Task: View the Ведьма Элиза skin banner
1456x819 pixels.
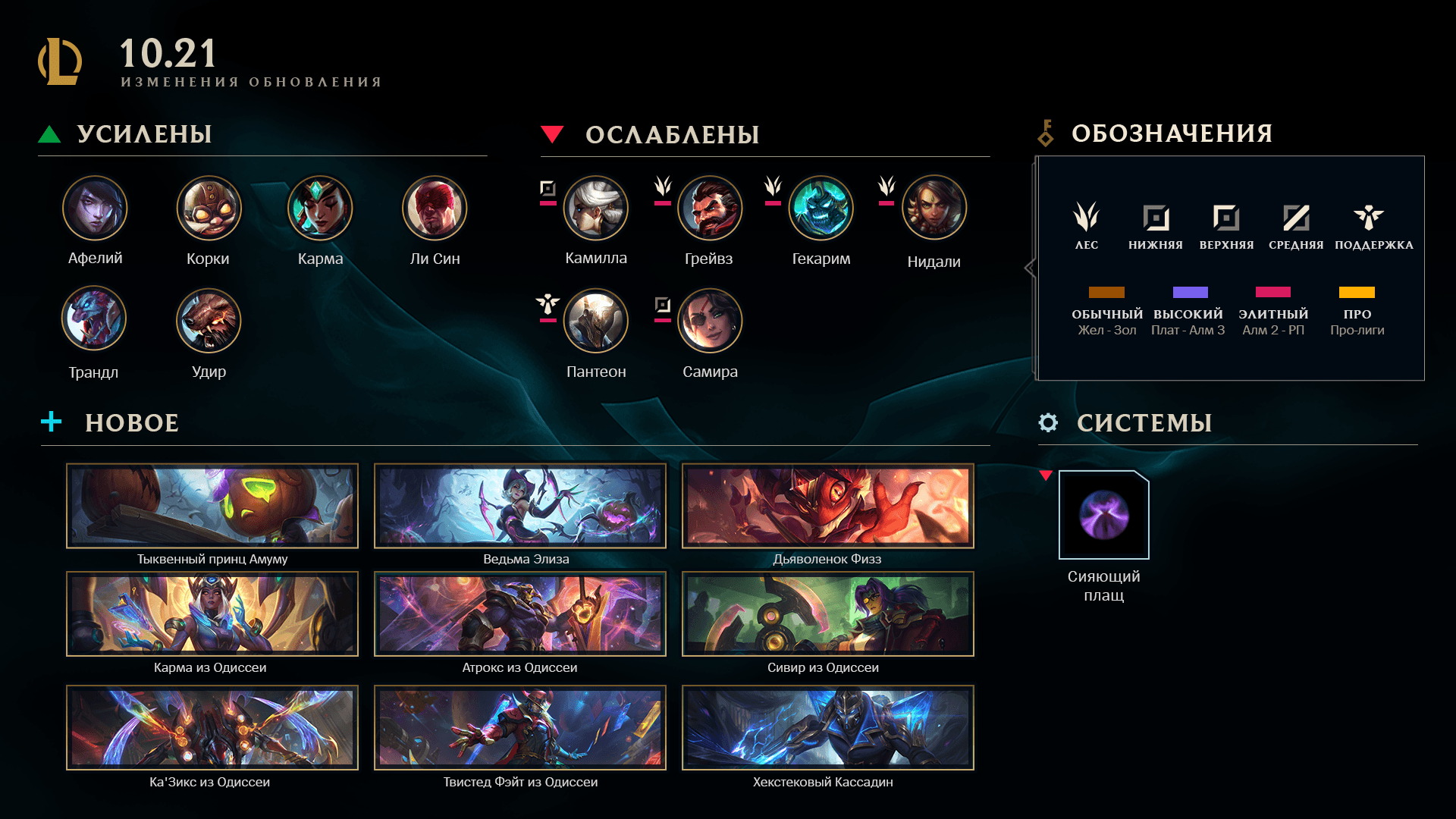Action: tap(520, 506)
